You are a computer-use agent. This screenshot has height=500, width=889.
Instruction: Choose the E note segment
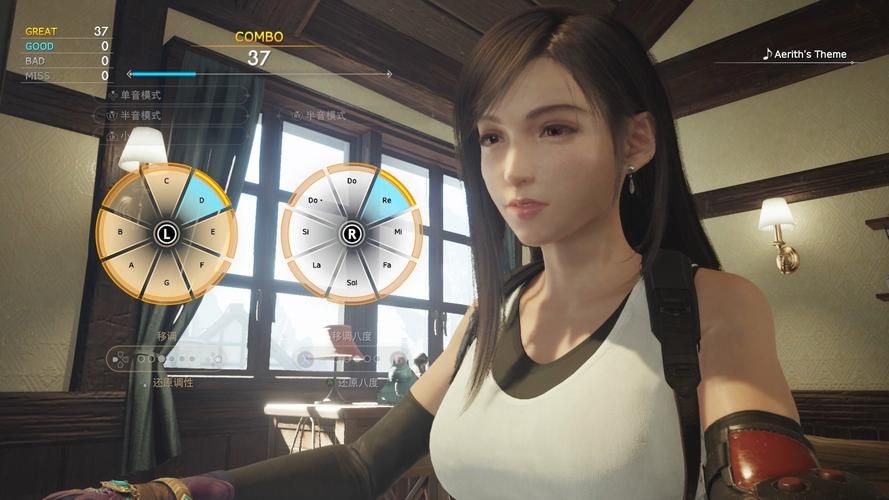pyautogui.click(x=213, y=232)
